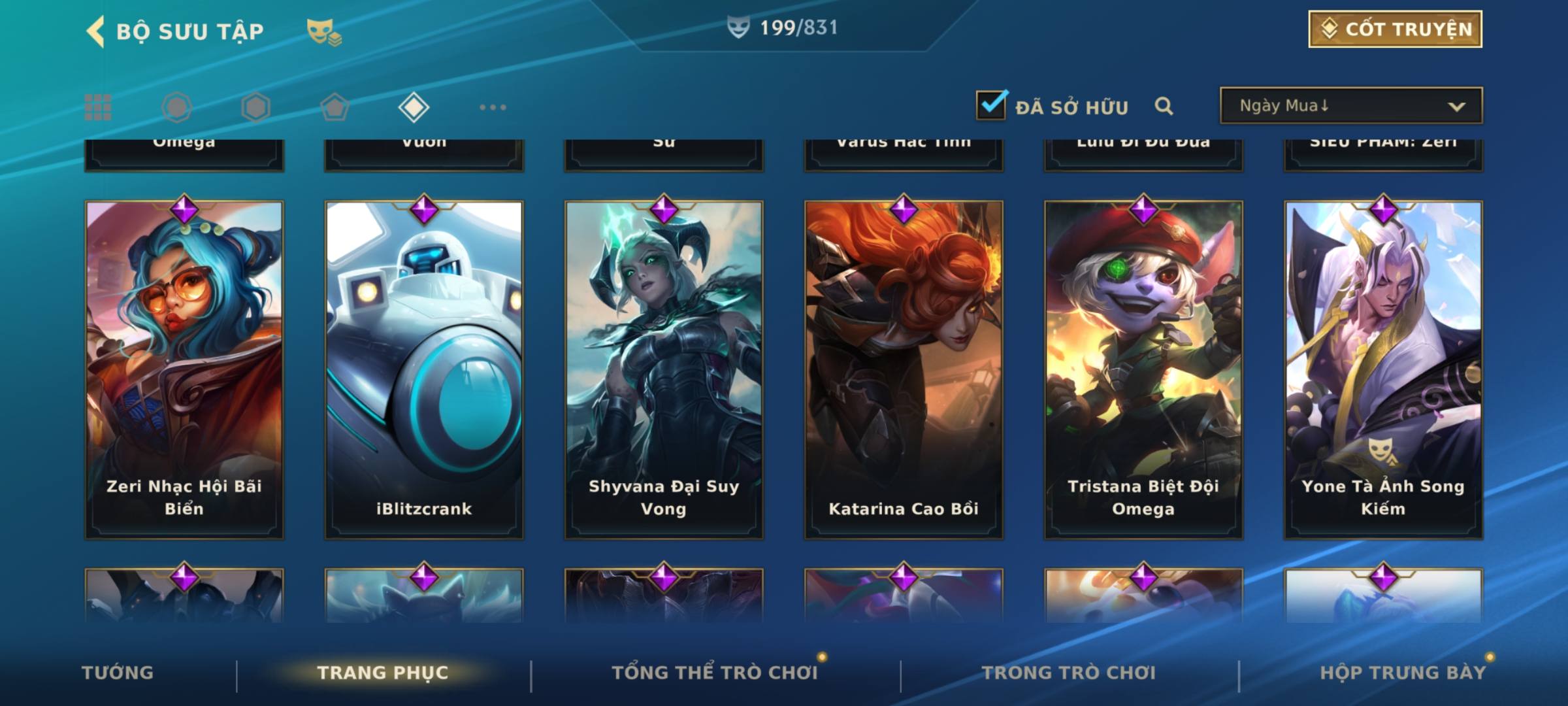Switch to the Tướng tab
Screen dimensions: 1568x706
click(x=118, y=673)
